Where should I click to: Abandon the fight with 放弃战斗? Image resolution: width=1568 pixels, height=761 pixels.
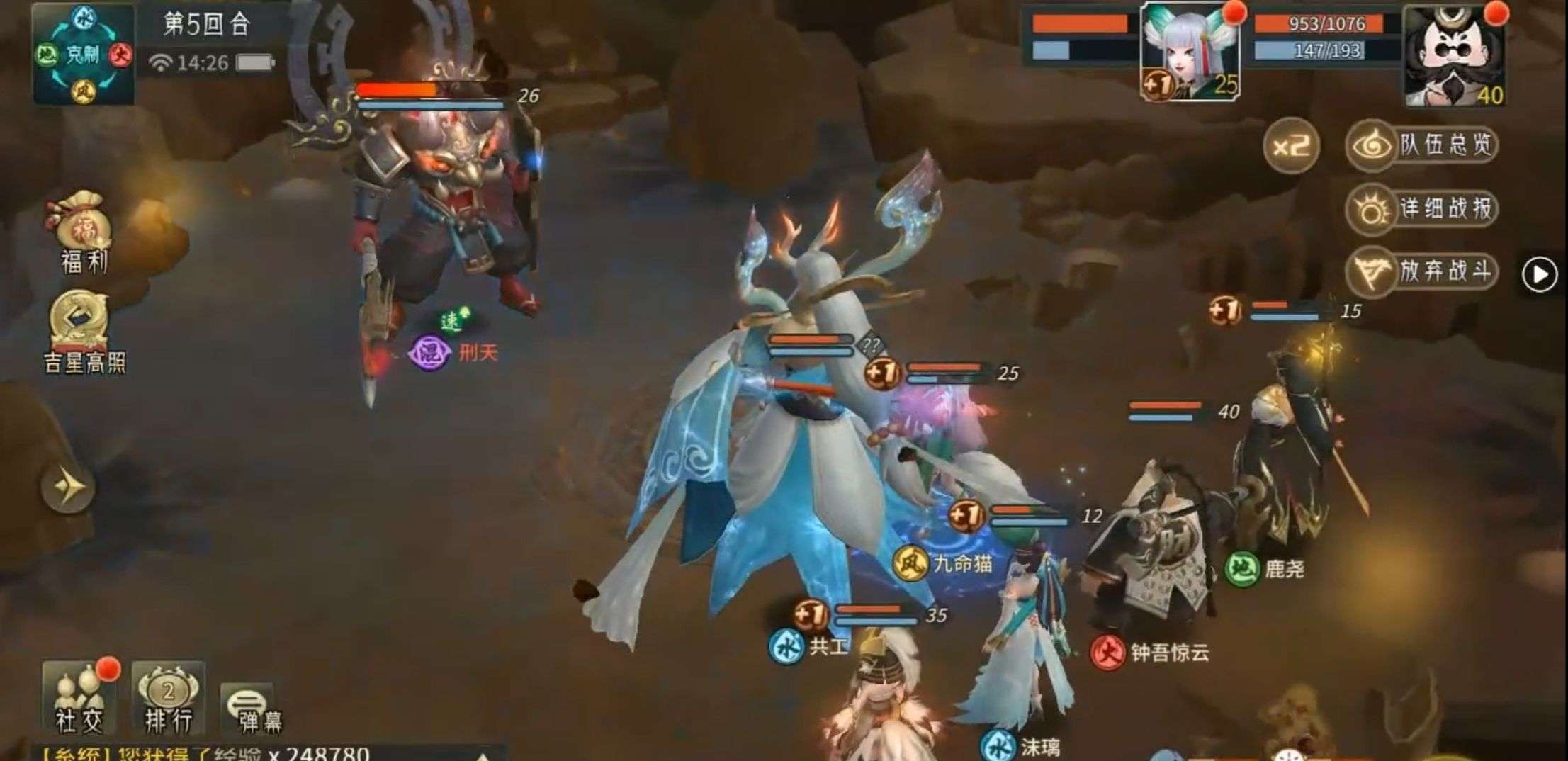[1422, 272]
